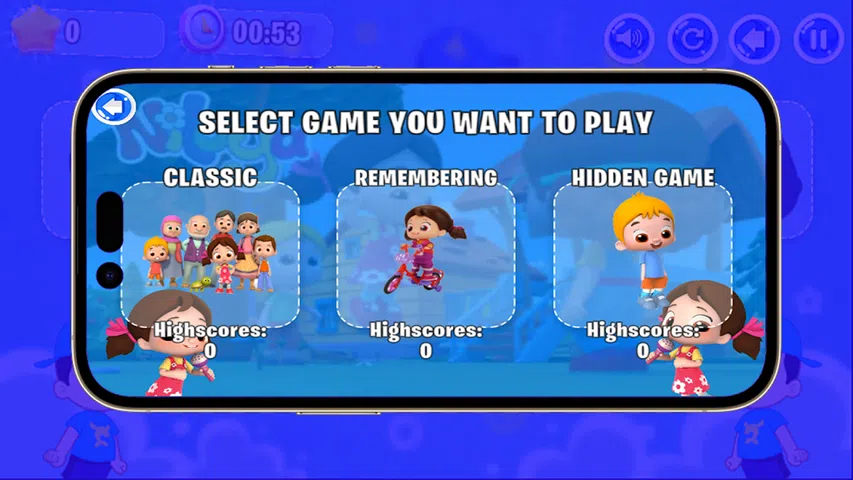
Task: Click the circular restart arrow button
Action: 692,39
